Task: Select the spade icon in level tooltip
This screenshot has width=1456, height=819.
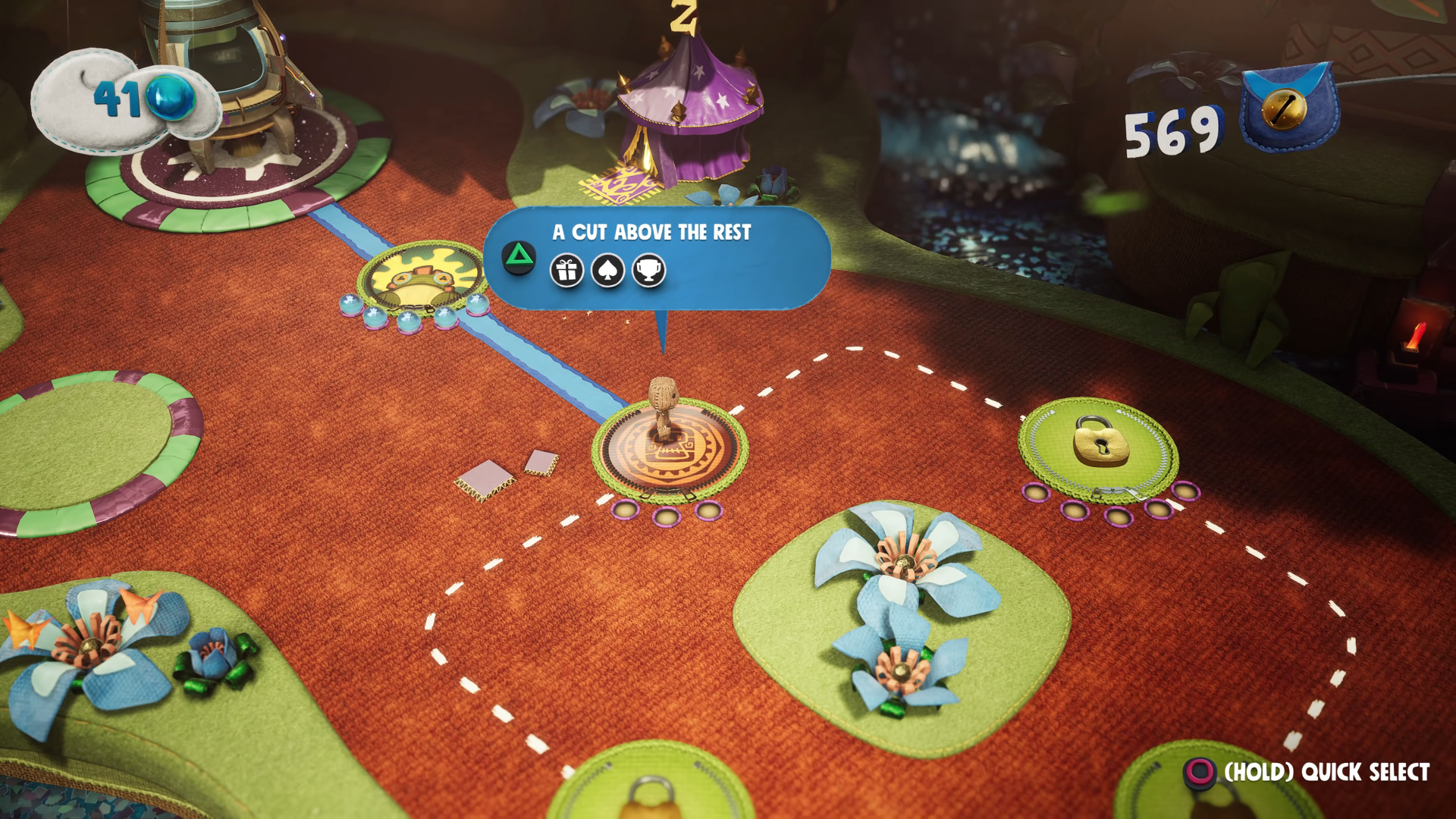Action: tap(607, 271)
